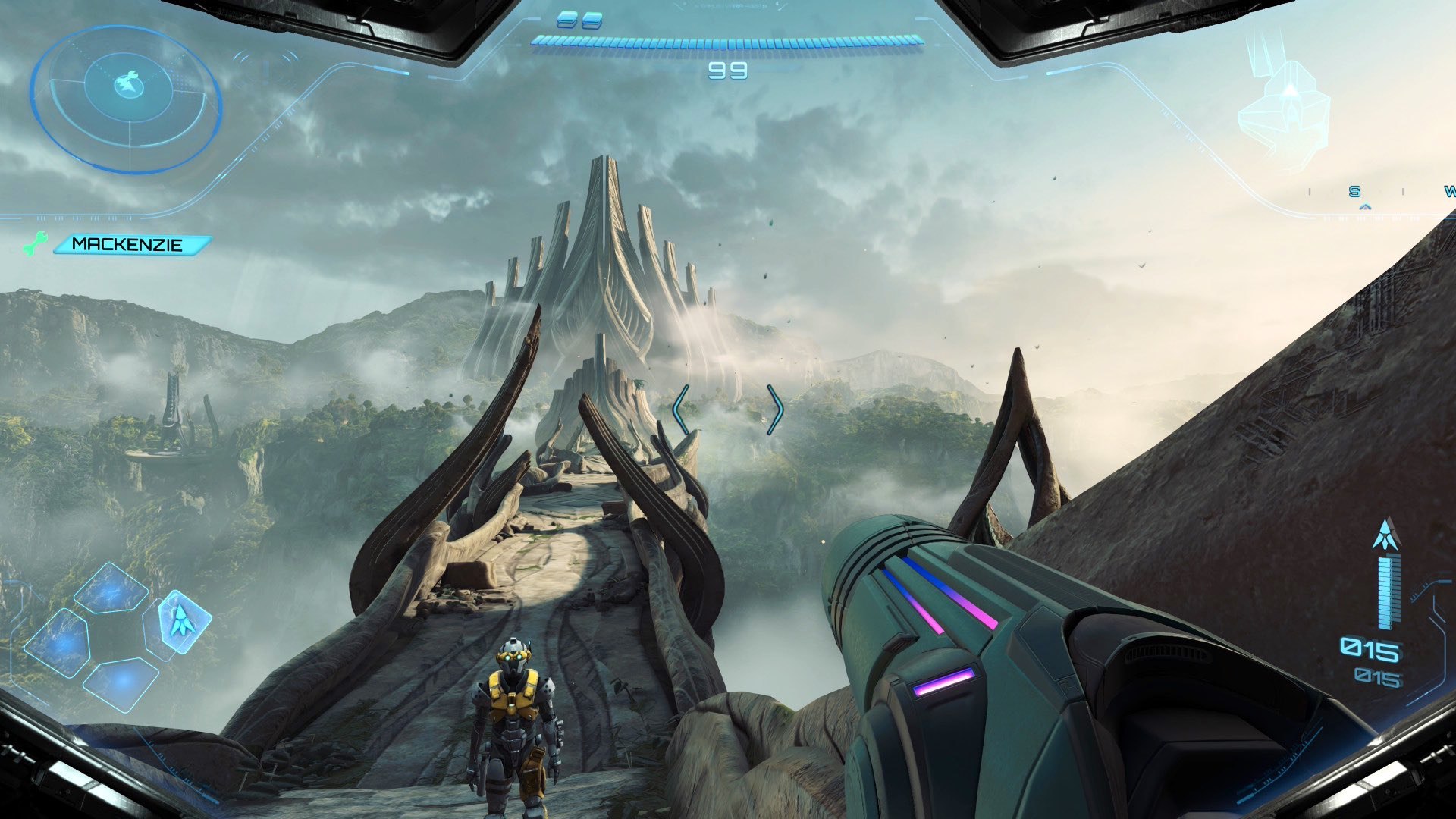The width and height of the screenshot is (1456, 819).
Task: Click the circular radar display
Action: coord(127,98)
